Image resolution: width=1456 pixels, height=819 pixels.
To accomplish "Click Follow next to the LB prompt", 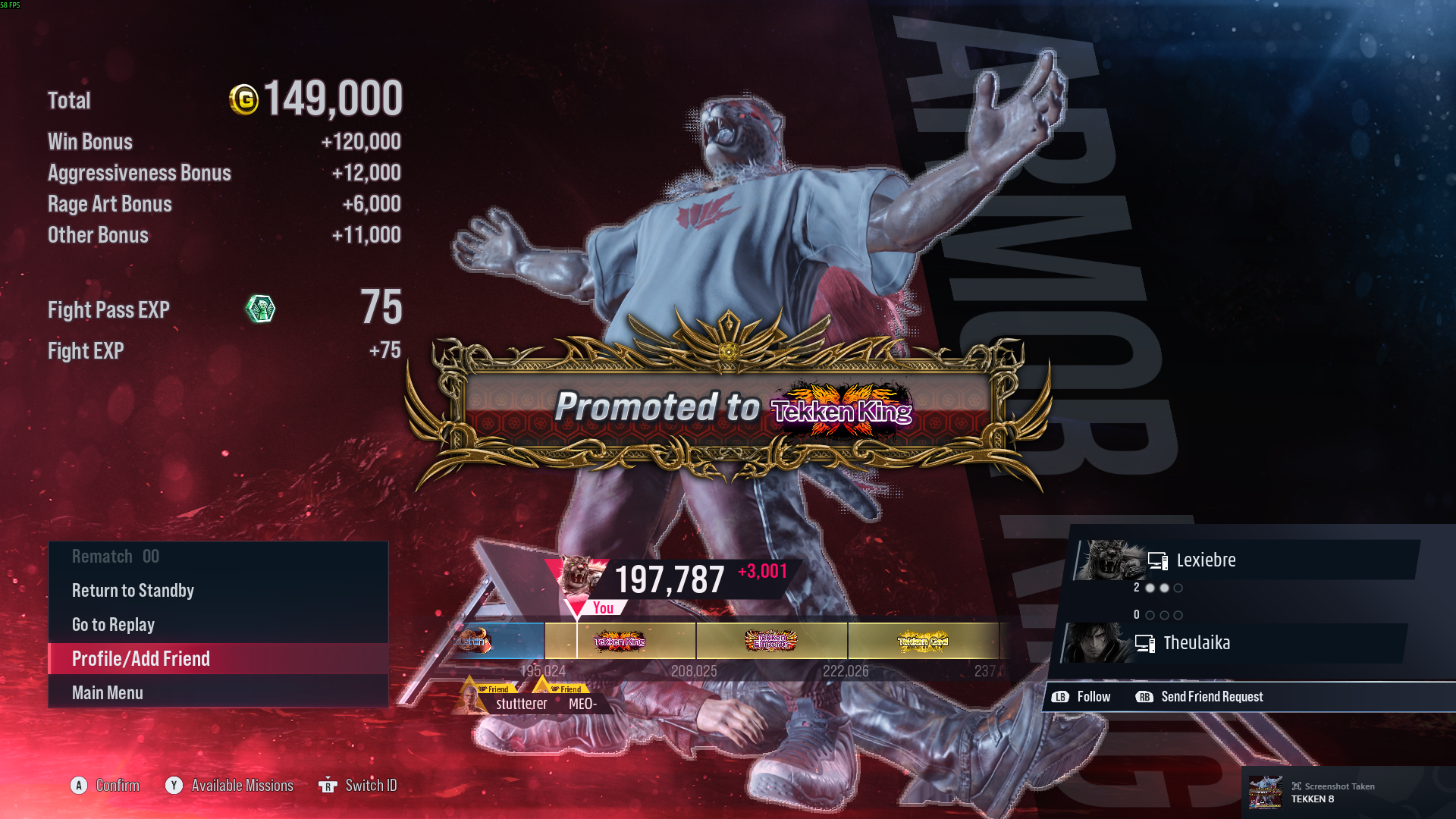I will coord(1094,696).
